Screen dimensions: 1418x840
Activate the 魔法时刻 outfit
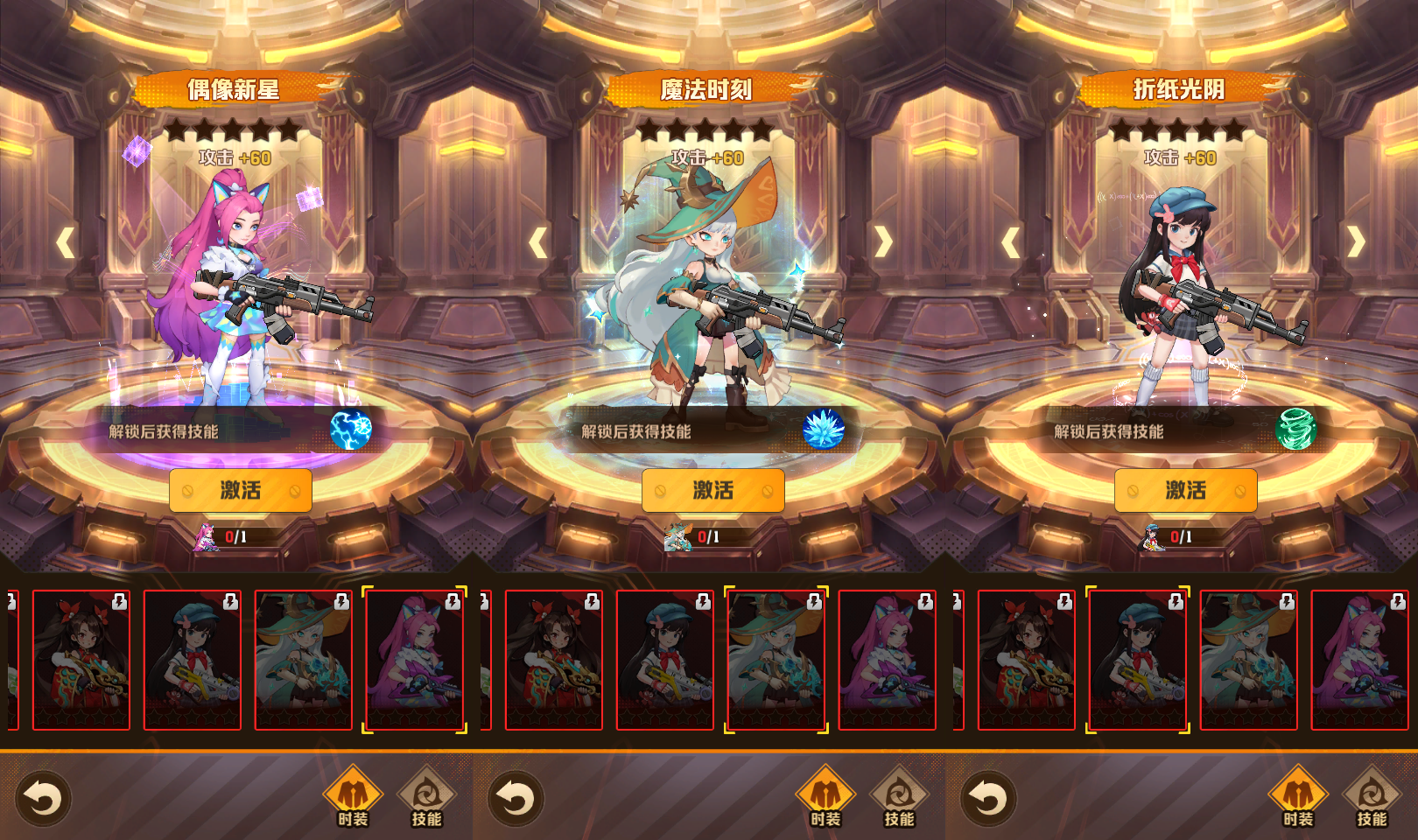pos(713,491)
